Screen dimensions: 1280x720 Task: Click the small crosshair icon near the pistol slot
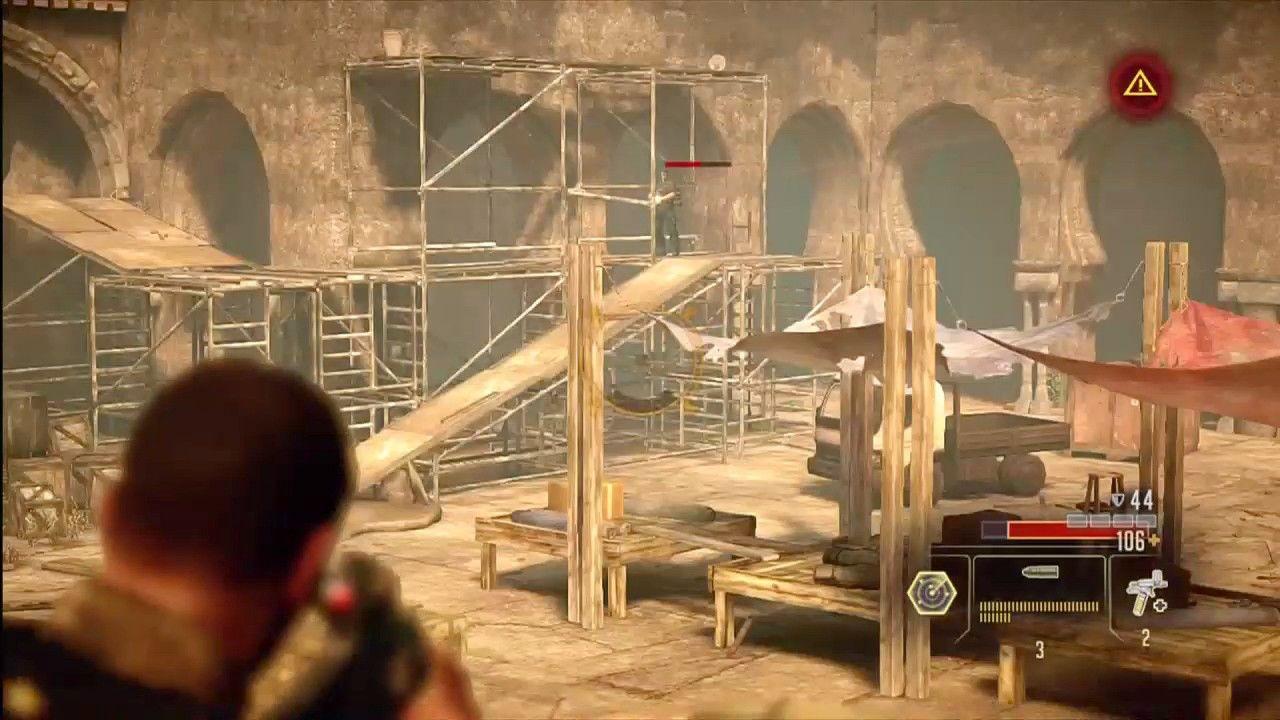point(1159,604)
